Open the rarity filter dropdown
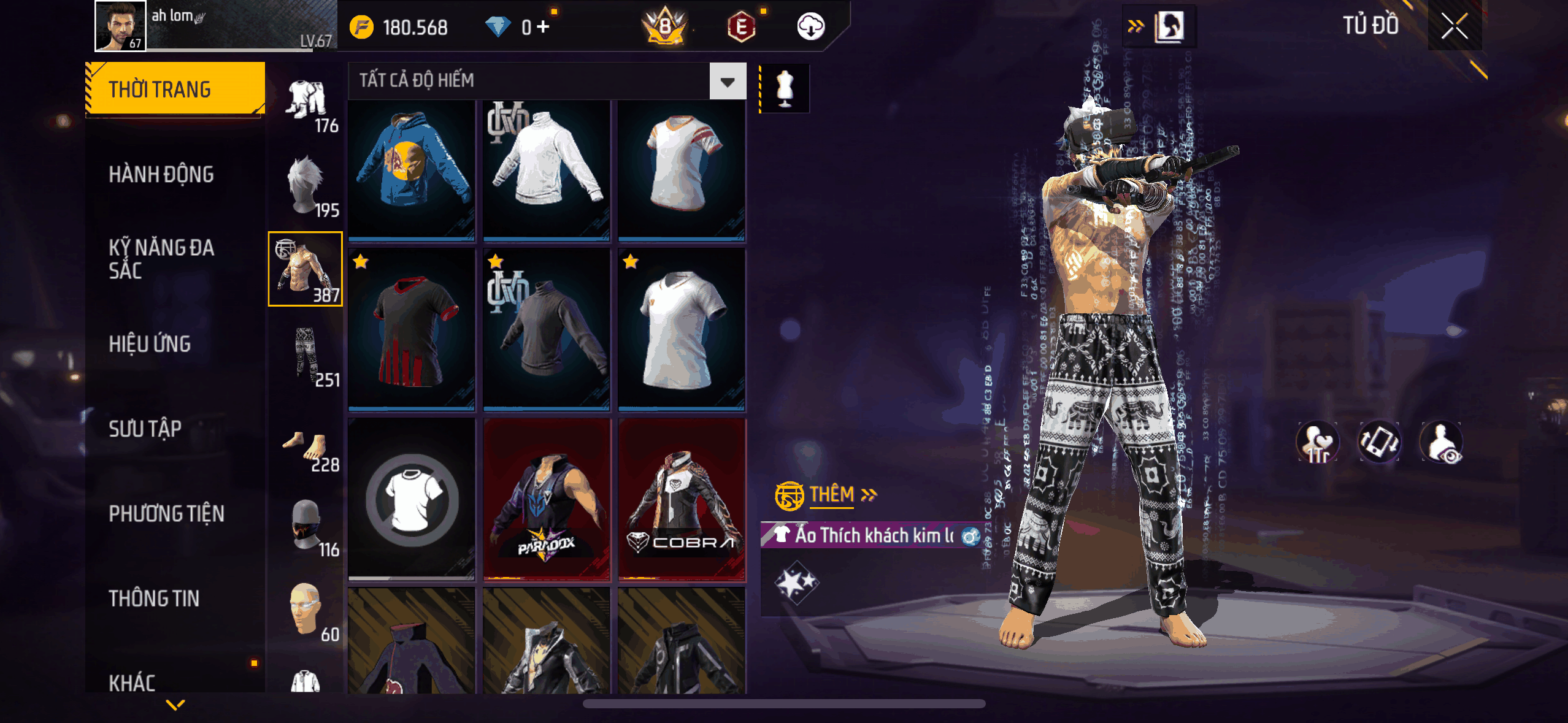This screenshot has height=723, width=1568. pos(728,82)
